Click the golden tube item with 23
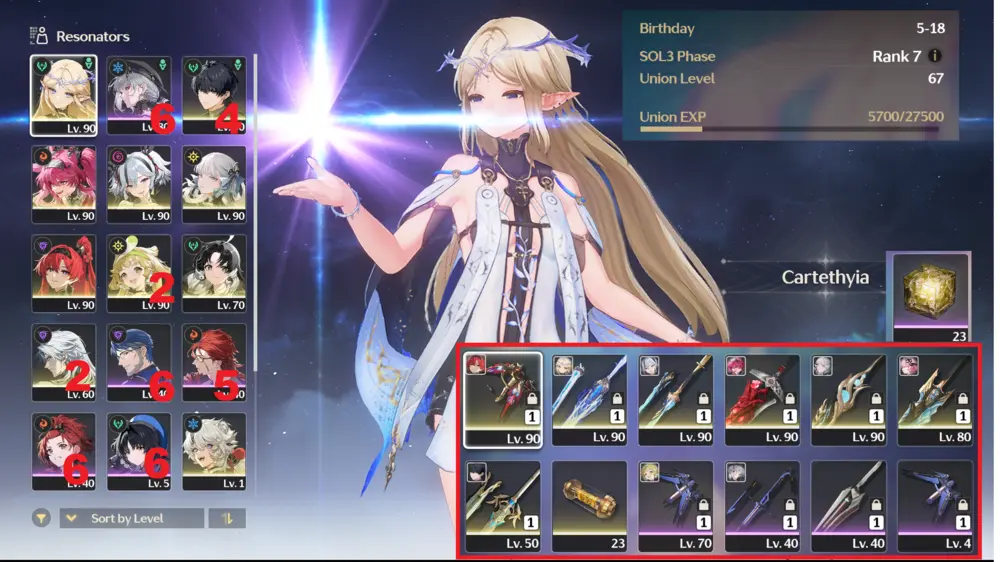Screen dimensions: 1000x562 point(589,506)
